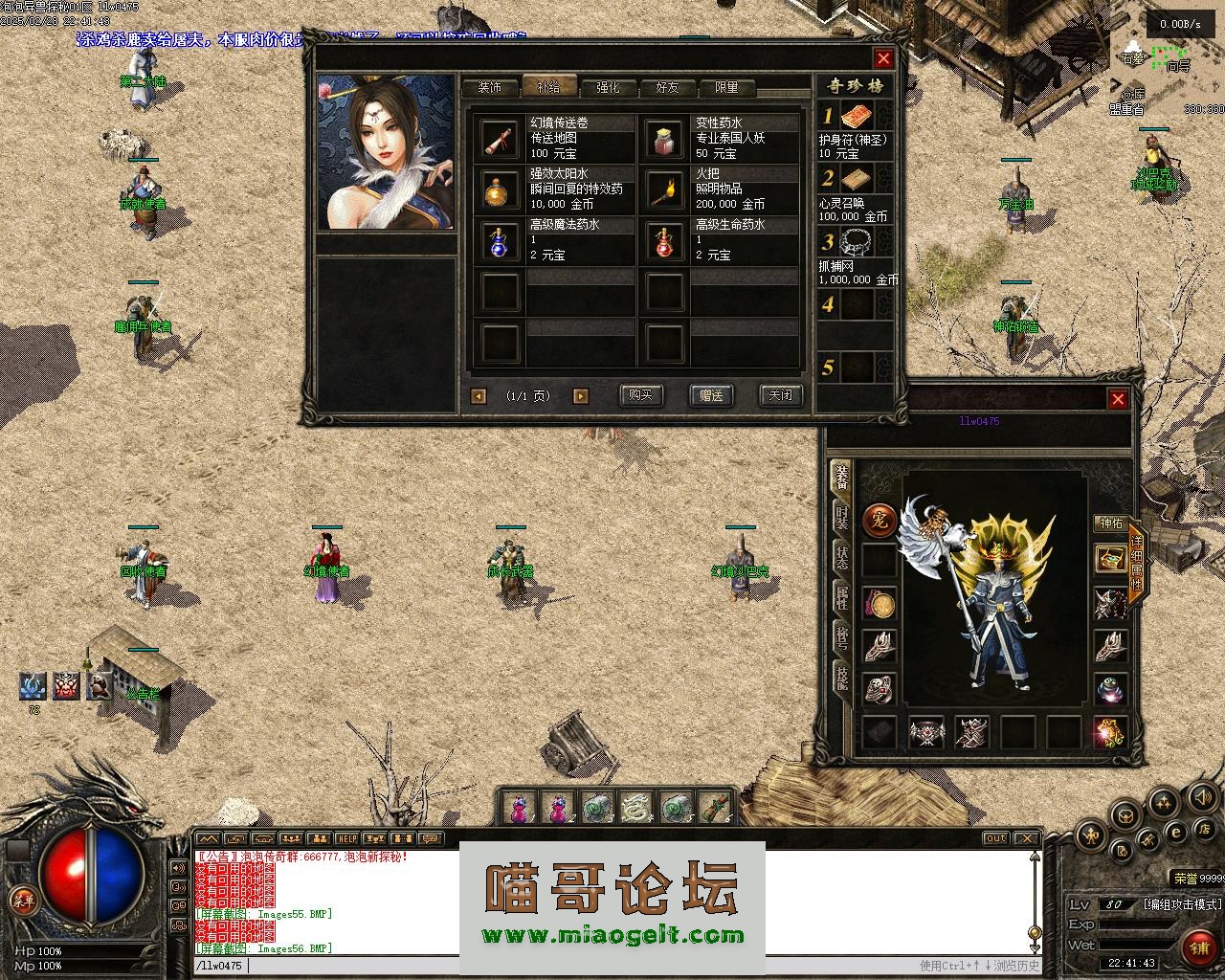Select the 护身符(神圣) item in 奇珍榜

click(x=856, y=119)
